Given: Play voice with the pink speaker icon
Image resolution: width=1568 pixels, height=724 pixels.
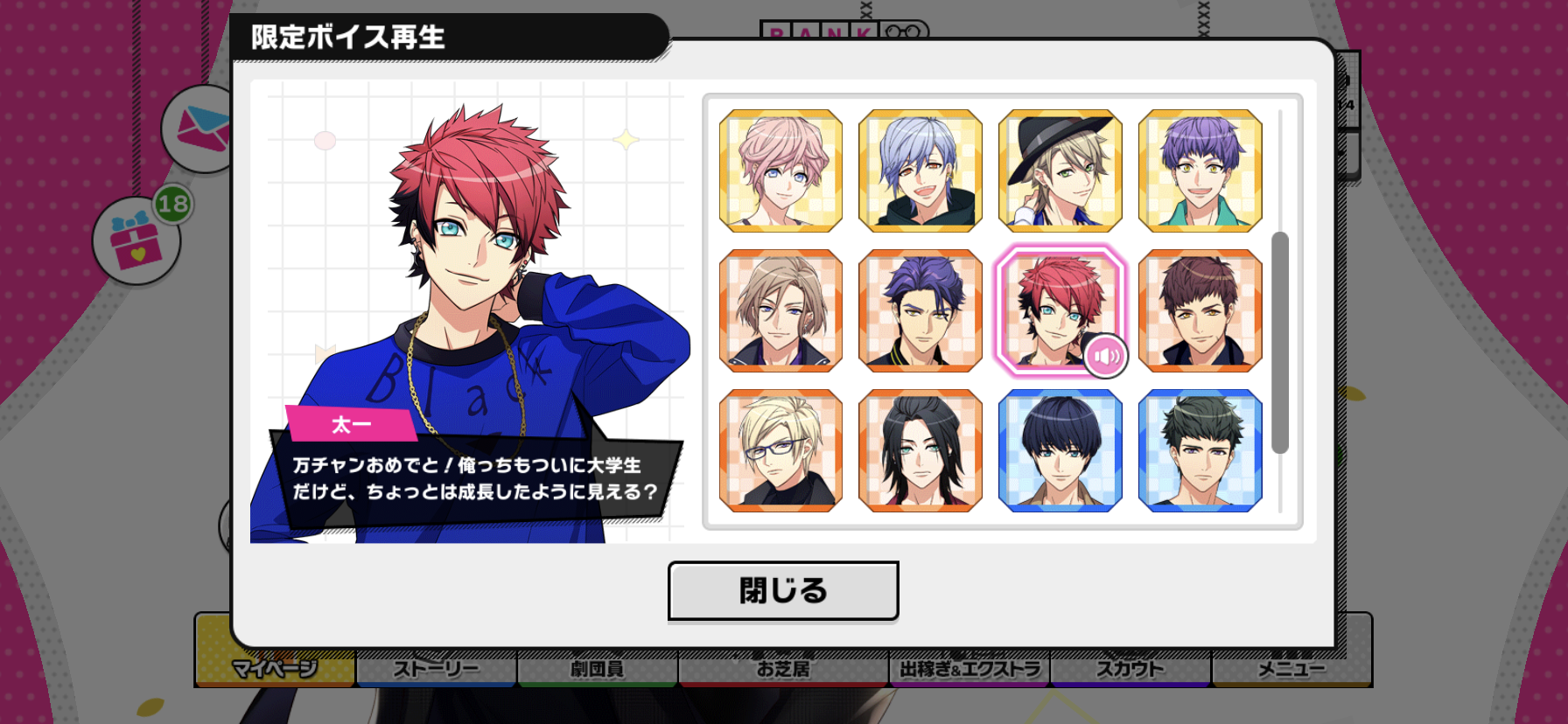Looking at the screenshot, I should click(1106, 356).
